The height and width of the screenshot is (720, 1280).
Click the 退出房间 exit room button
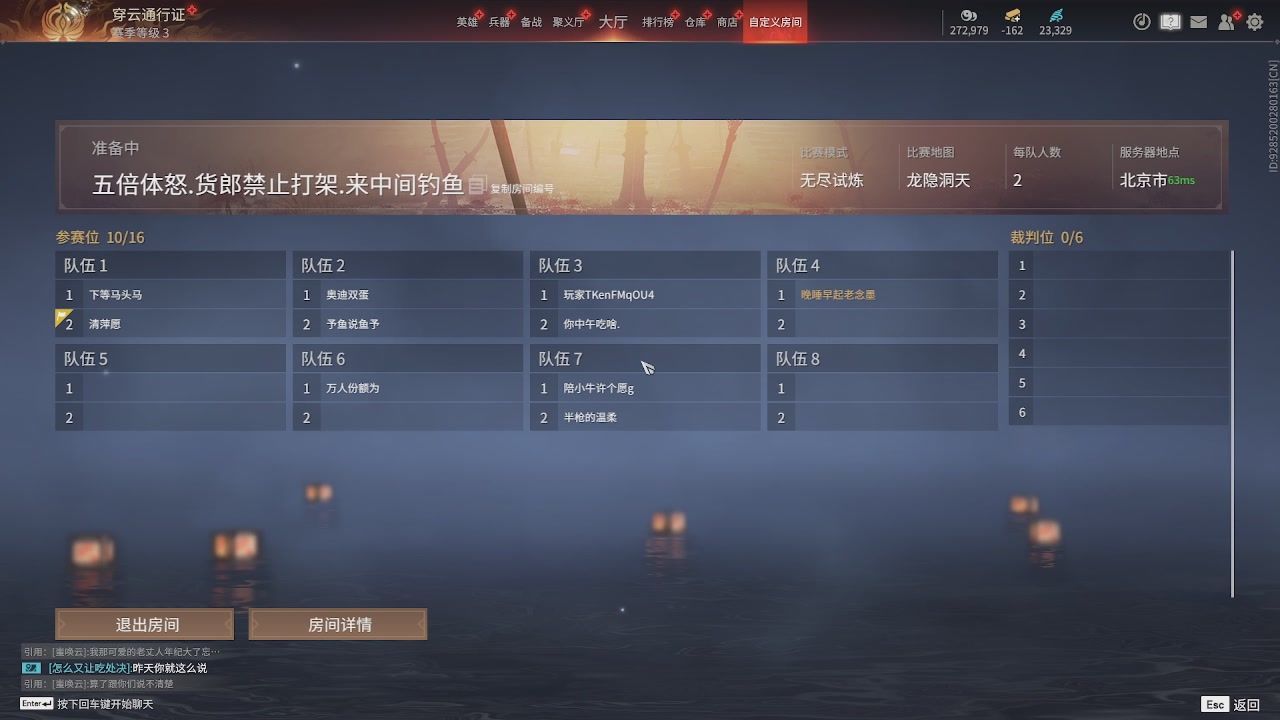(x=145, y=623)
